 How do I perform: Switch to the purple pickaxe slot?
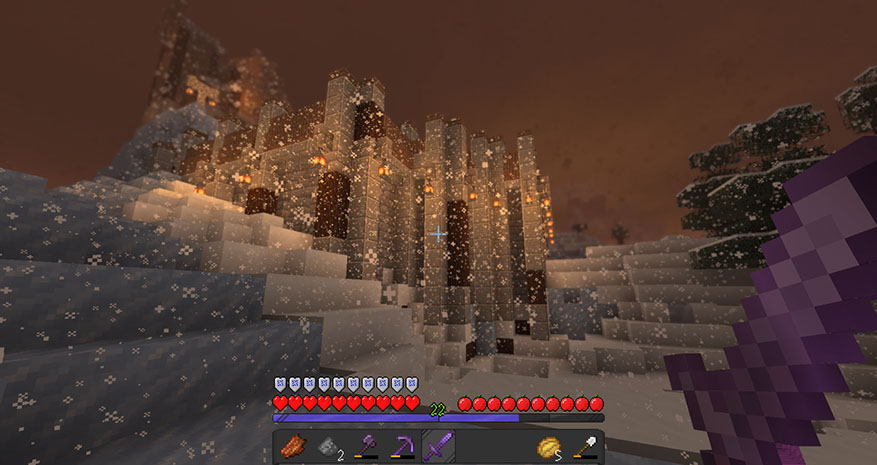(402, 446)
